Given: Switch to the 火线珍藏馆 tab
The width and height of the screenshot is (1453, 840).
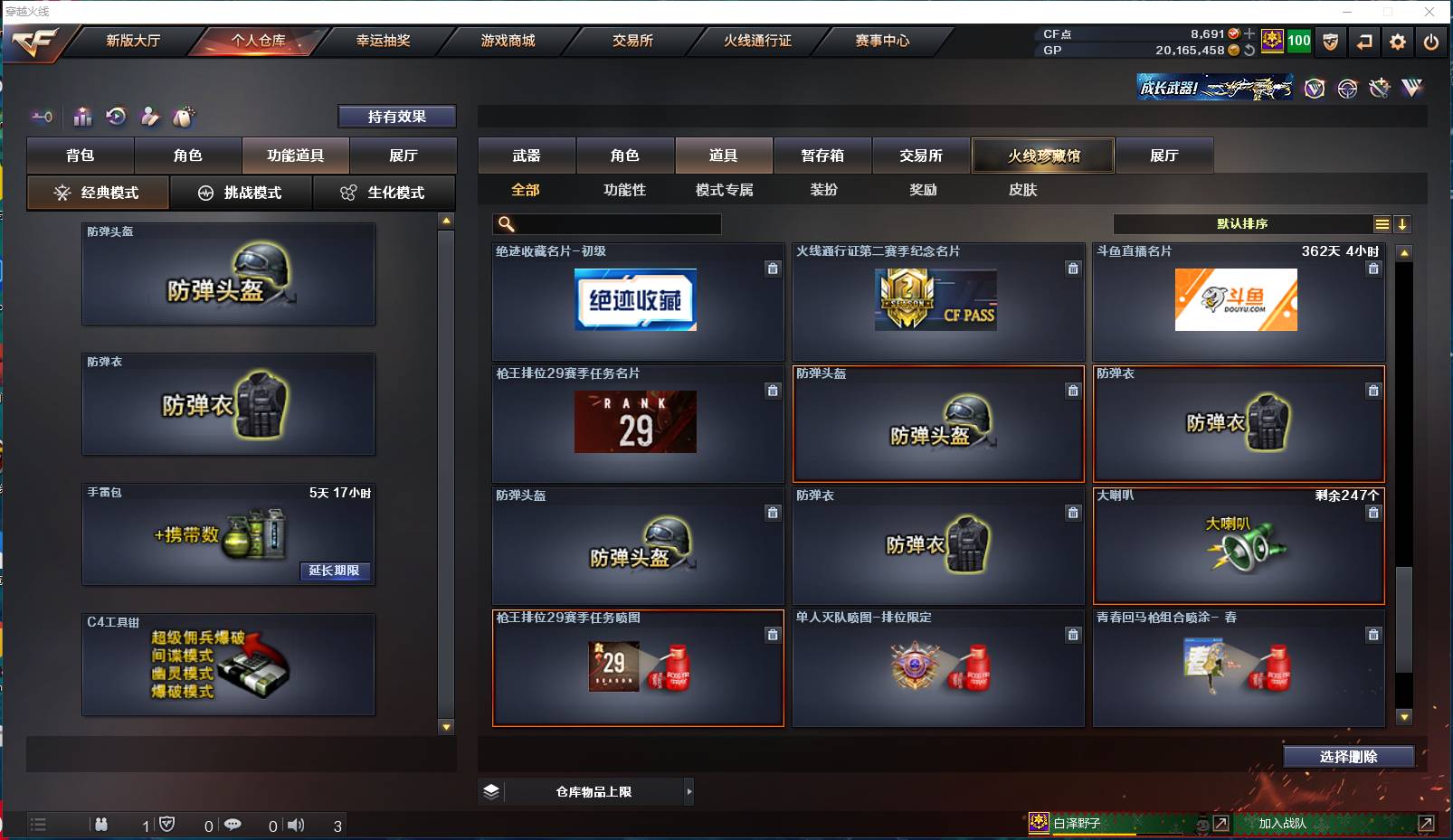Looking at the screenshot, I should (x=1043, y=155).
